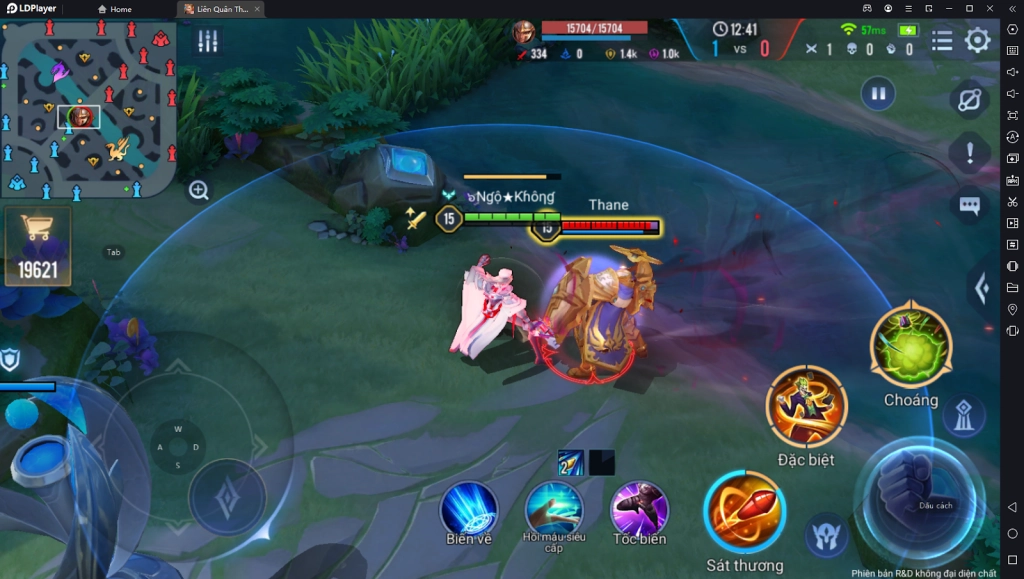The width and height of the screenshot is (1024, 579).
Task: Use the Hồi máu siêu cấp heal
Action: [554, 508]
